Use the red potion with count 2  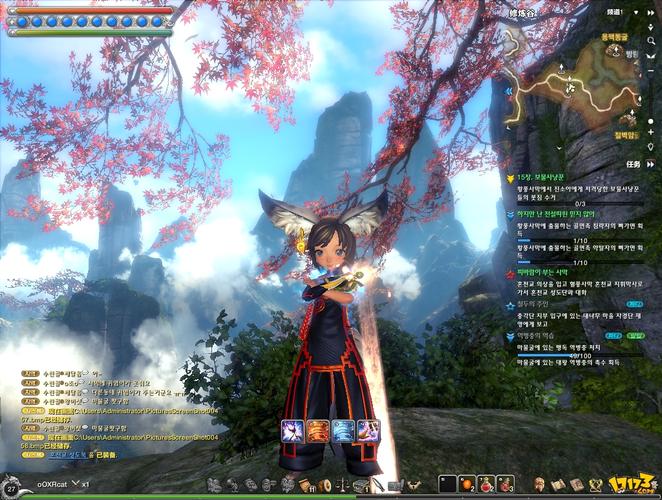(486, 484)
